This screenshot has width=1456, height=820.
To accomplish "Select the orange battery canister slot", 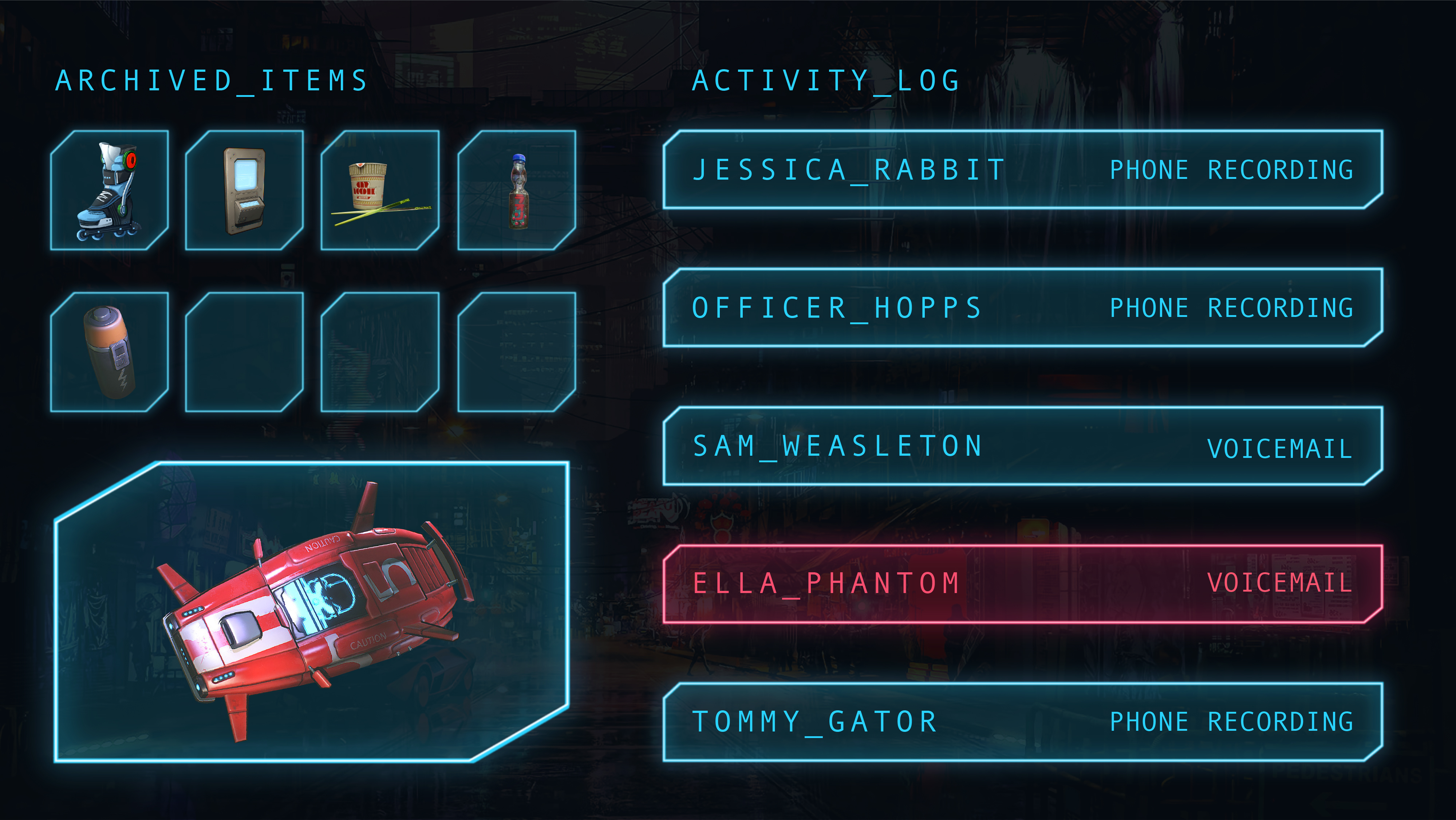I will (x=109, y=352).
